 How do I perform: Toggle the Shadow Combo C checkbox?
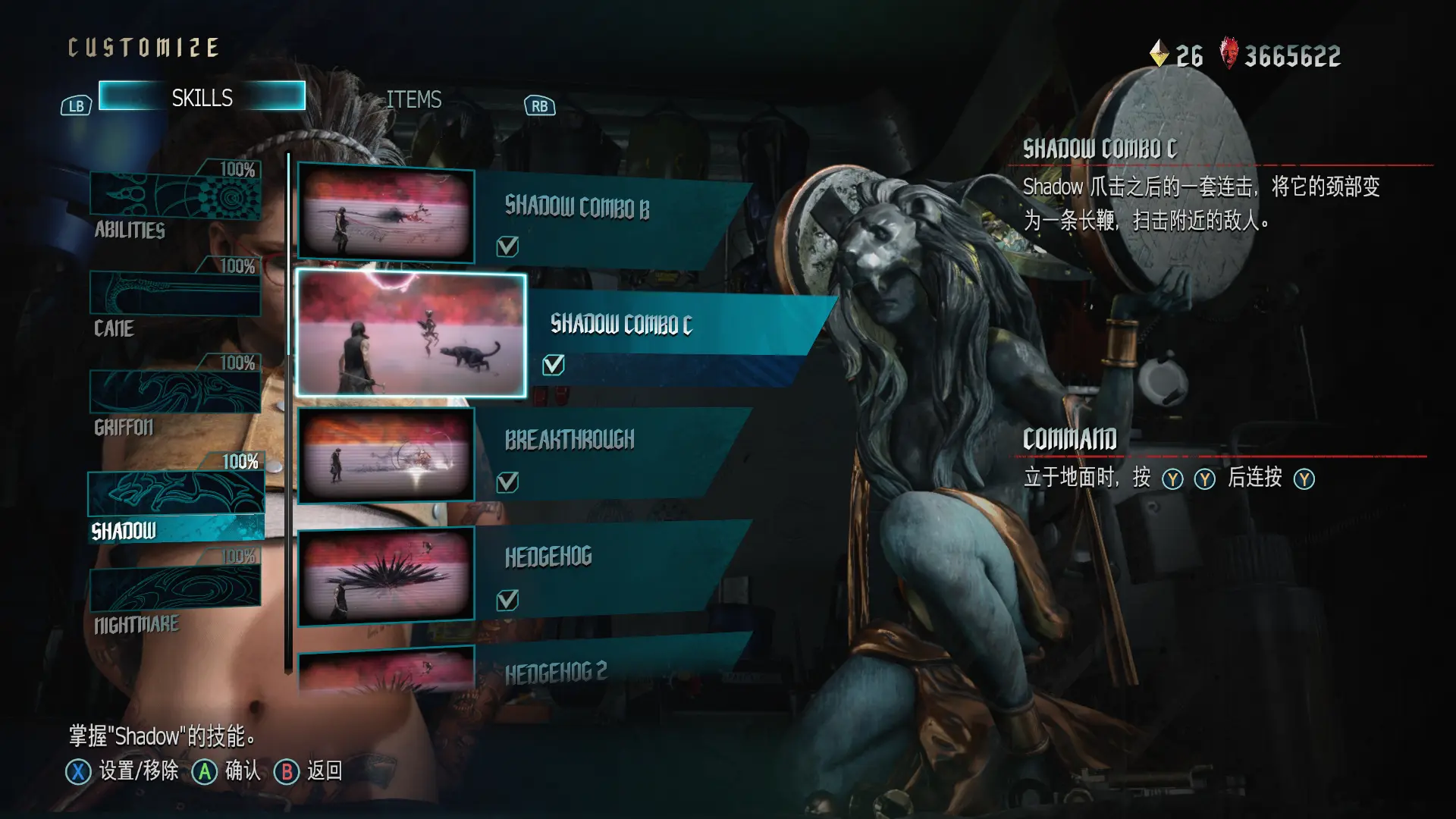click(x=554, y=365)
